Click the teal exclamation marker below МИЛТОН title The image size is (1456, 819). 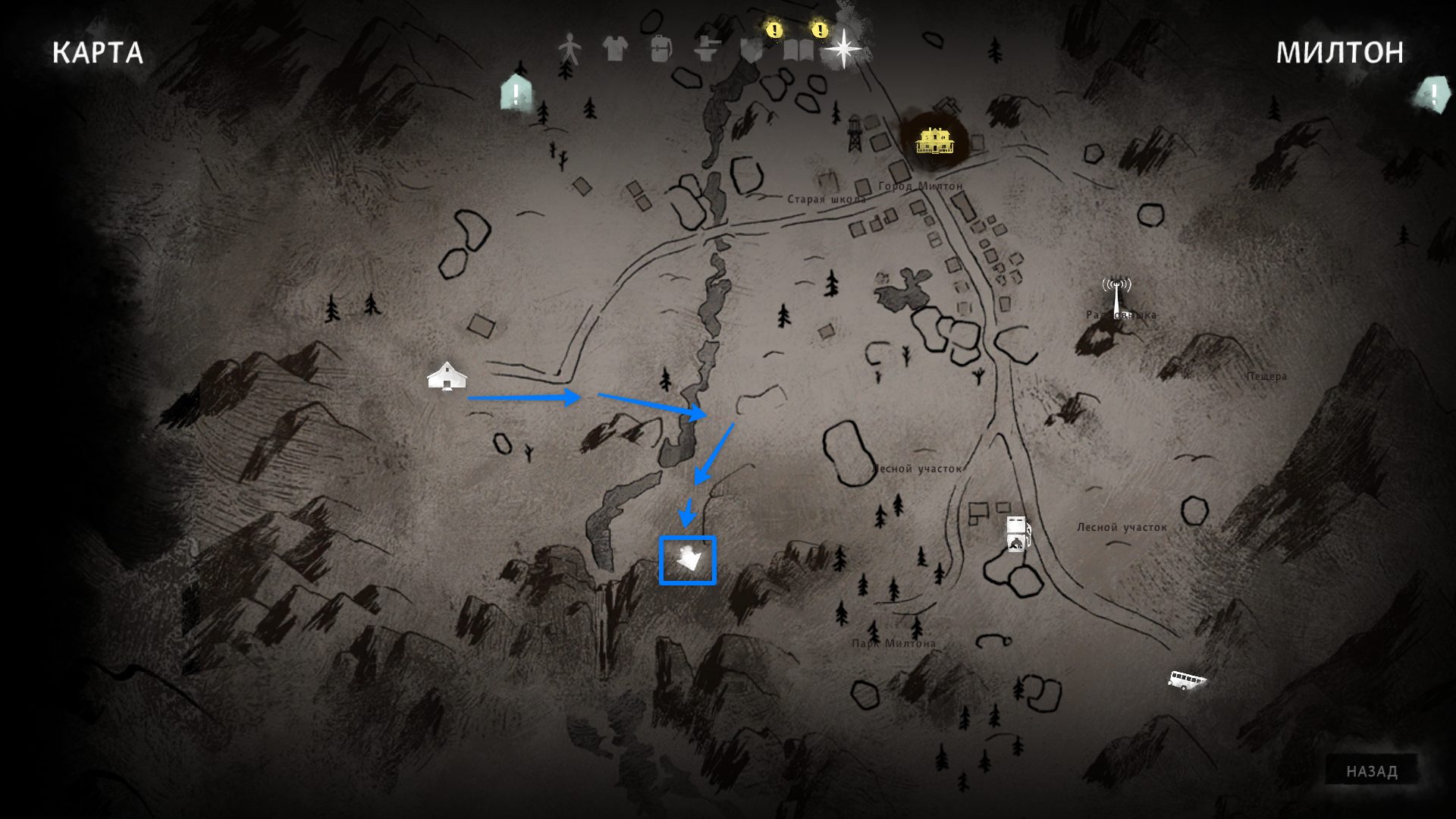tap(1434, 95)
